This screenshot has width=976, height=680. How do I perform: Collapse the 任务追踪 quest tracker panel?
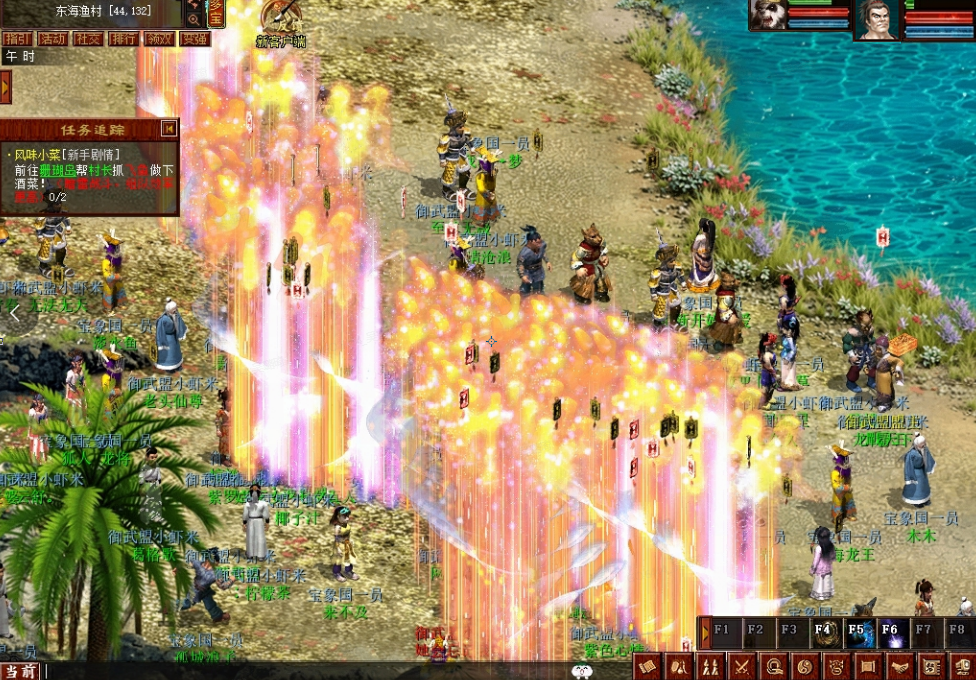169,128
